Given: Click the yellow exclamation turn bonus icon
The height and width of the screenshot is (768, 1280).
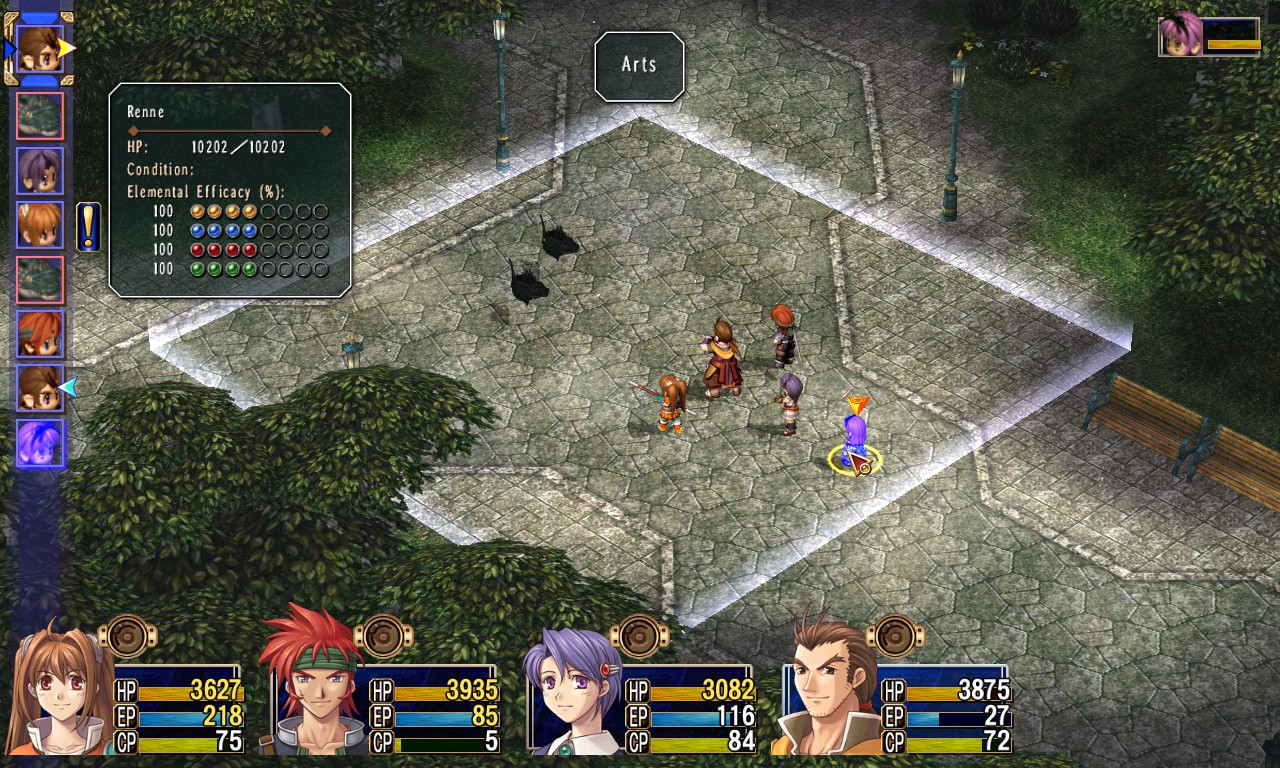Looking at the screenshot, I should click(88, 226).
